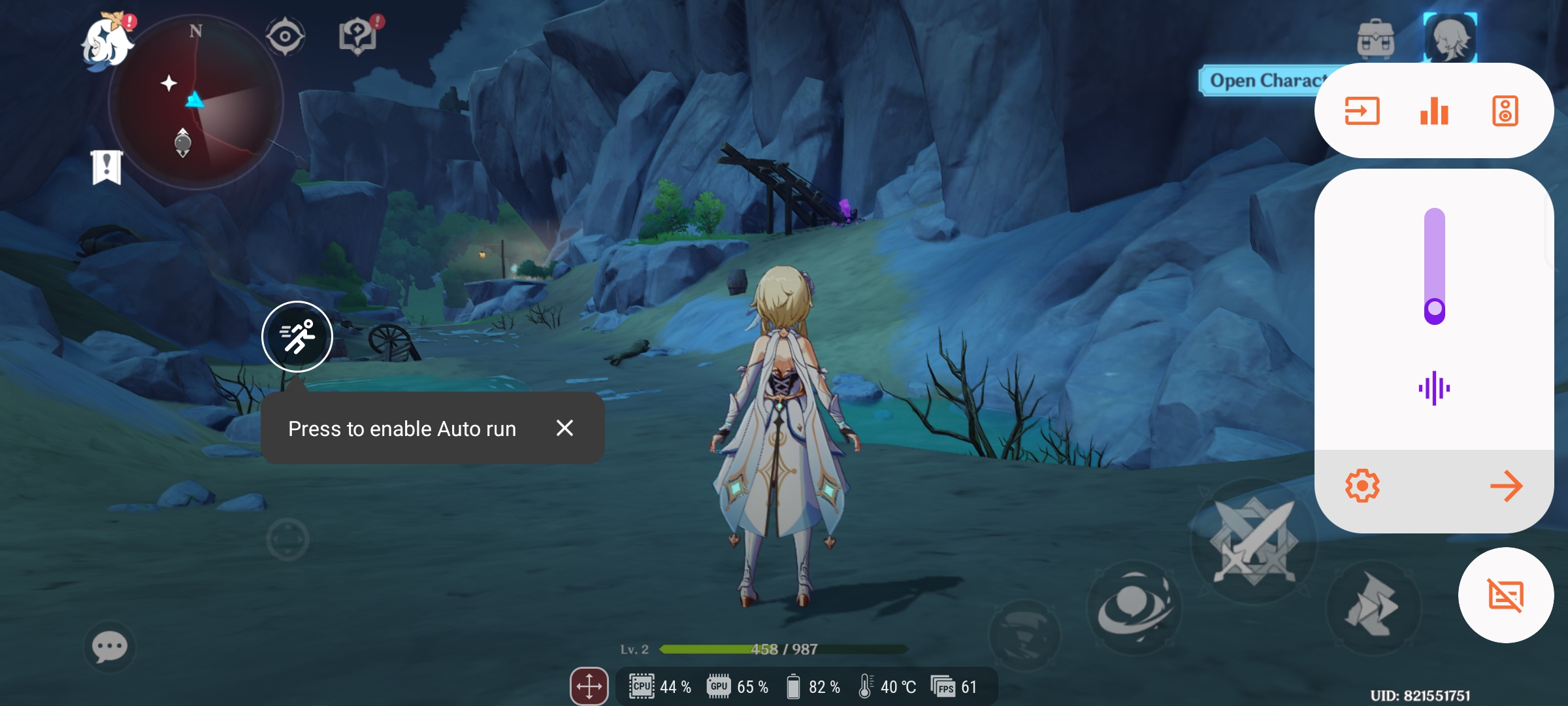Tap the sword normal attack button
This screenshot has width=1568, height=706.
point(1253,541)
